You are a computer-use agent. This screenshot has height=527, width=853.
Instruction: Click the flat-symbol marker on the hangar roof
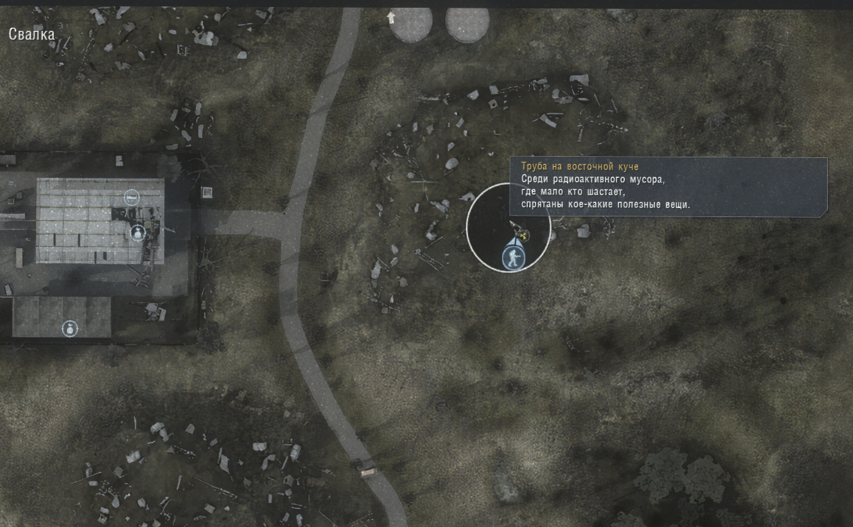tap(131, 197)
